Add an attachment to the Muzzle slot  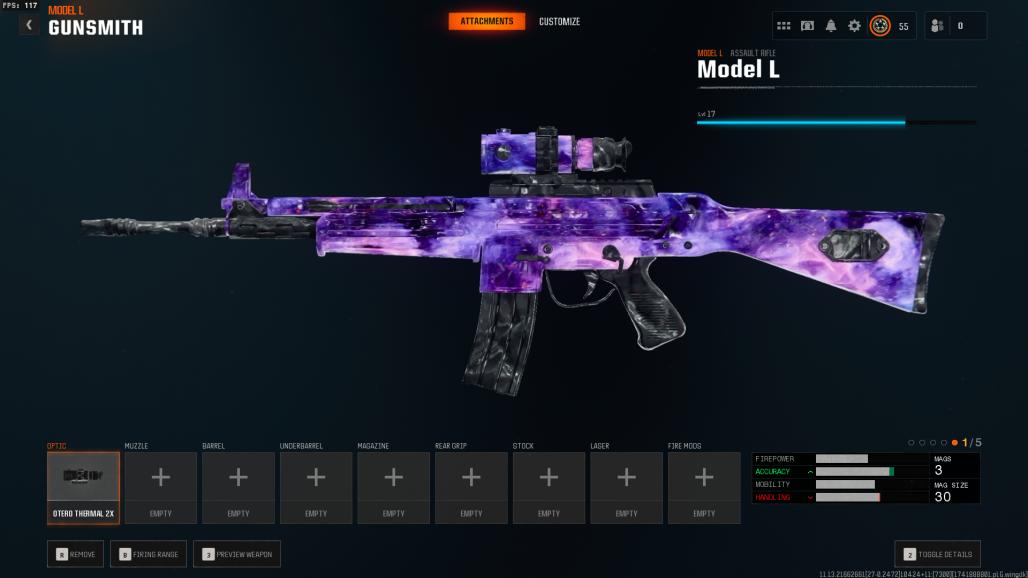tap(160, 487)
